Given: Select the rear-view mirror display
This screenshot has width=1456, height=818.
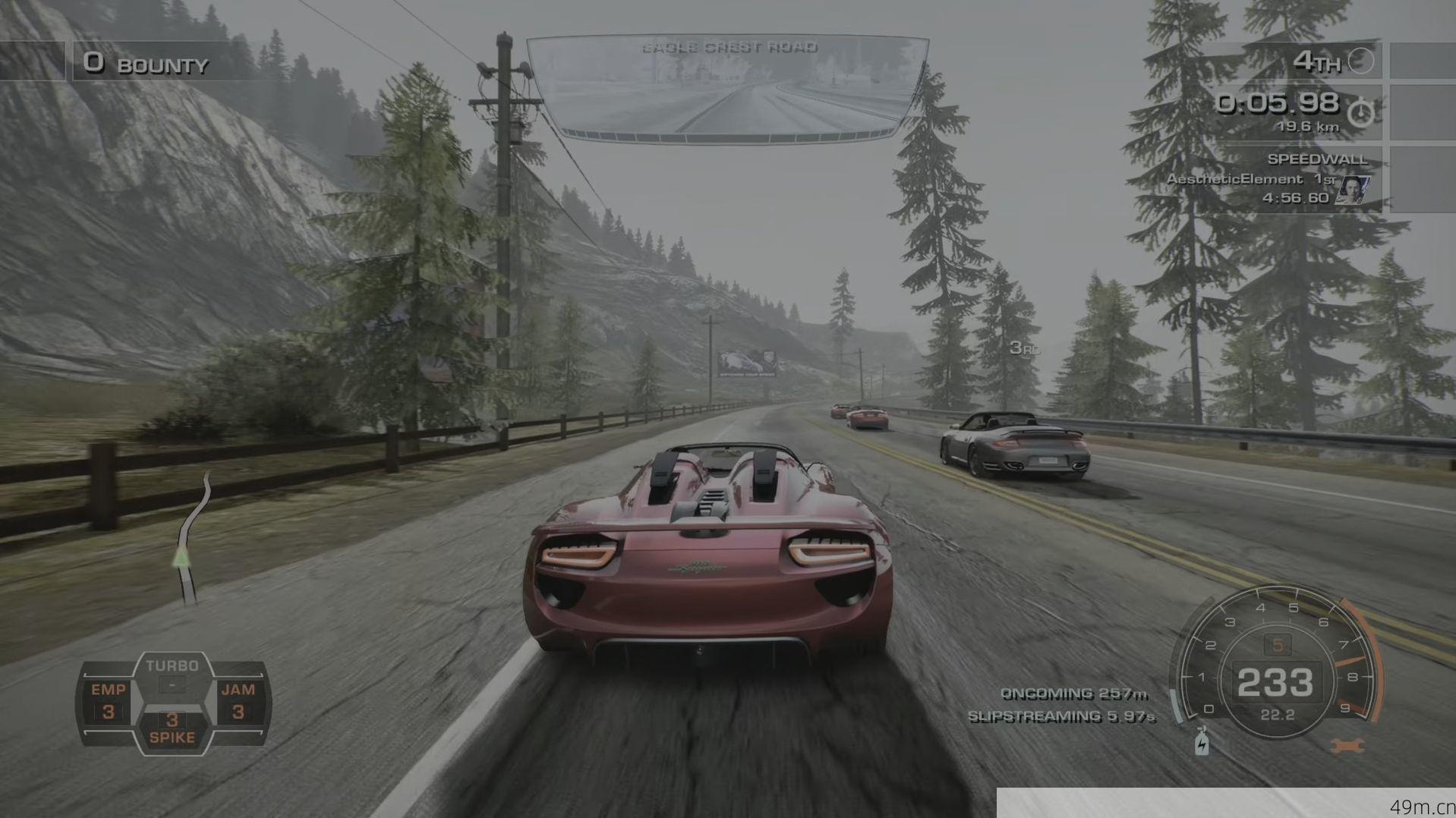Looking at the screenshot, I should pos(726,89).
